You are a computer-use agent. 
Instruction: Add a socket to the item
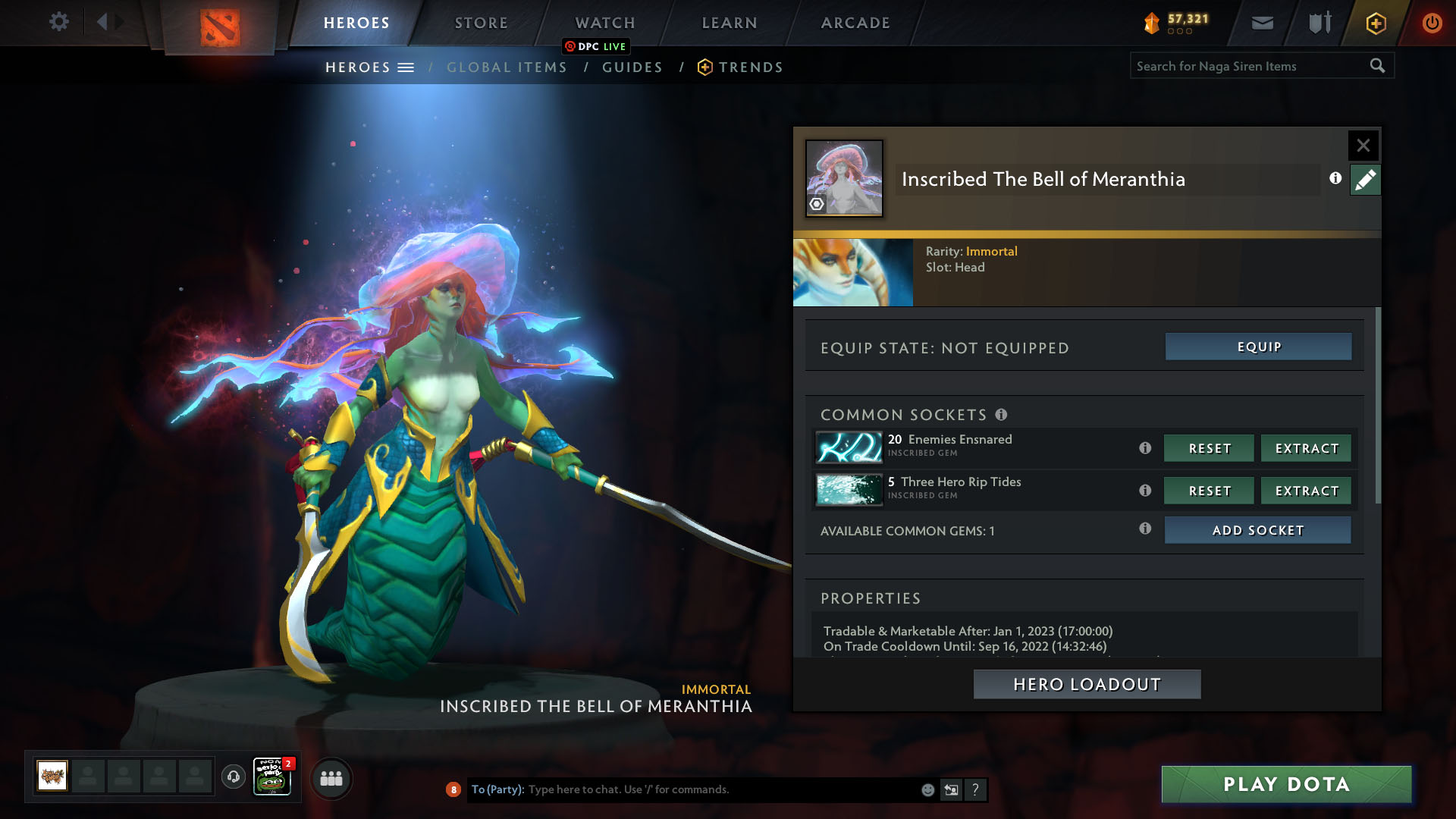(1257, 530)
